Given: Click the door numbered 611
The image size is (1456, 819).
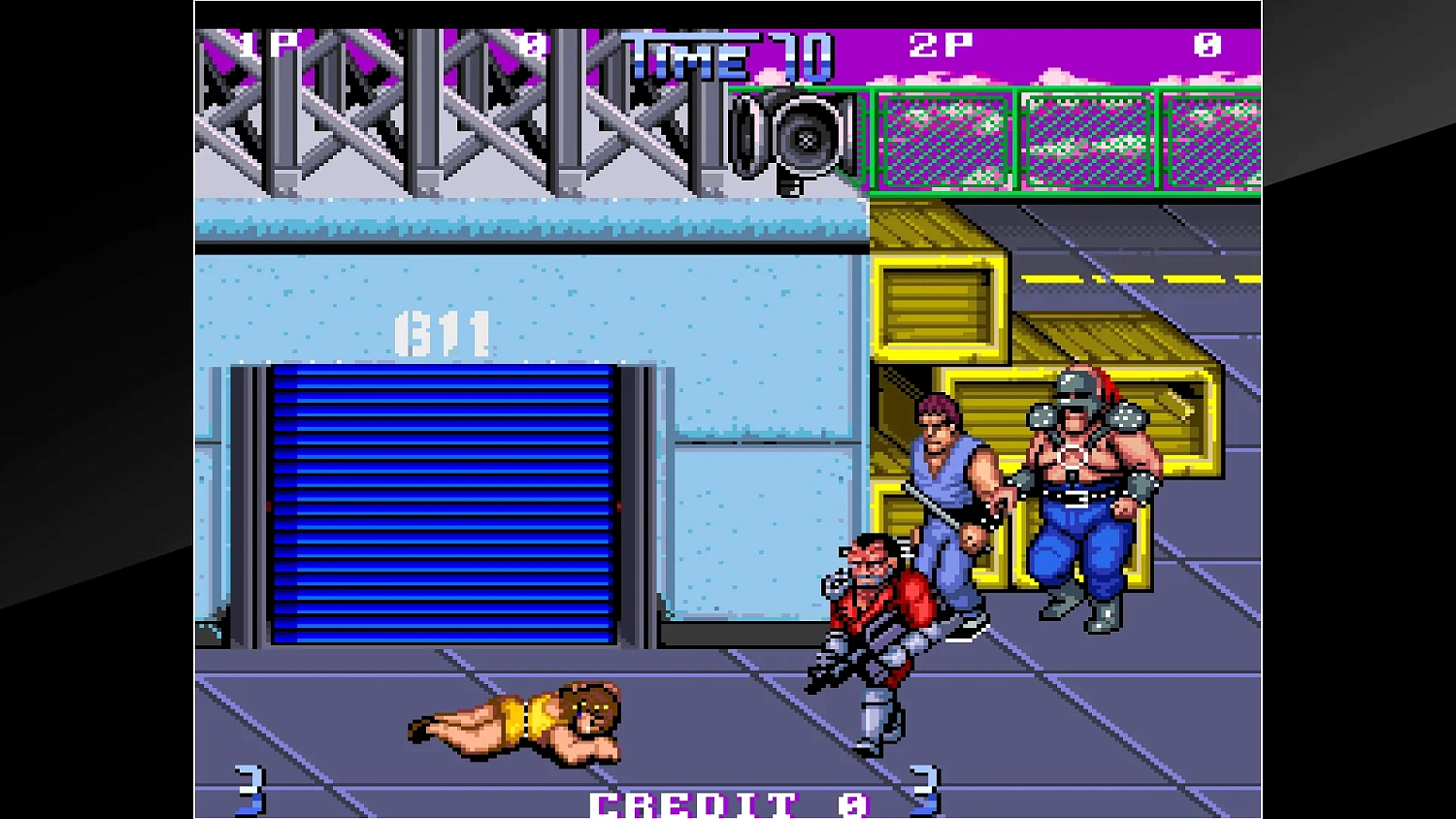Looking at the screenshot, I should [442, 333].
